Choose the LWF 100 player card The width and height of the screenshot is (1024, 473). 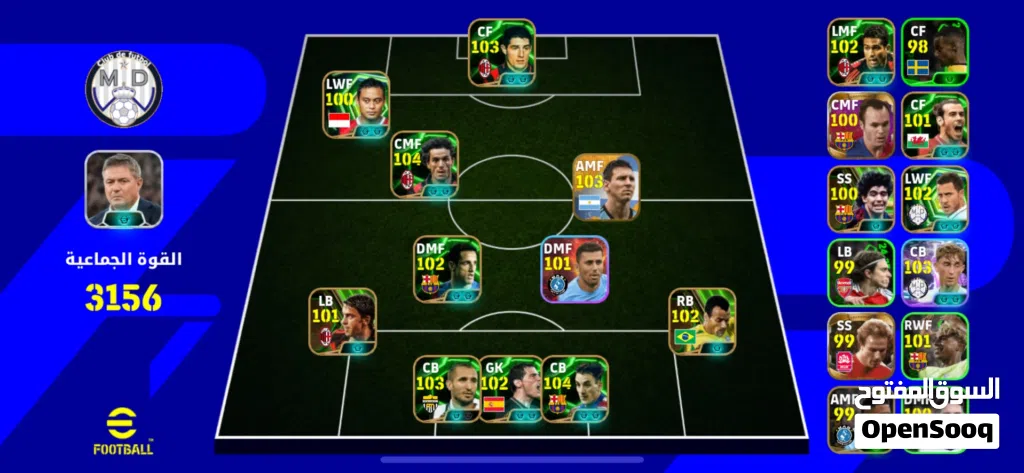[357, 105]
